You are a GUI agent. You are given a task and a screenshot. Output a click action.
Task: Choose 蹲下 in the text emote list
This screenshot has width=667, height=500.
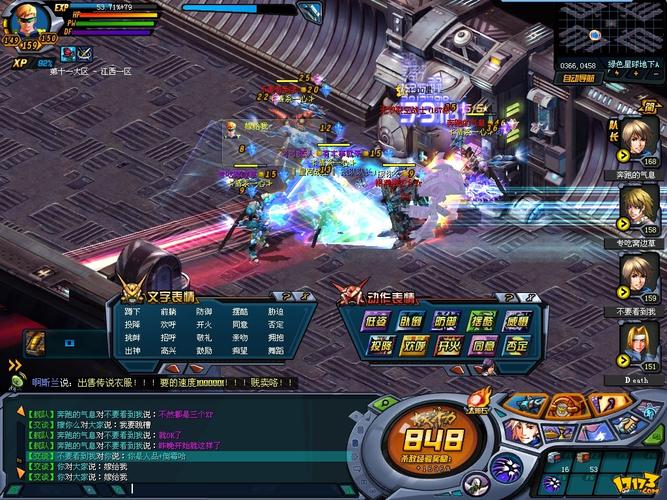(133, 312)
